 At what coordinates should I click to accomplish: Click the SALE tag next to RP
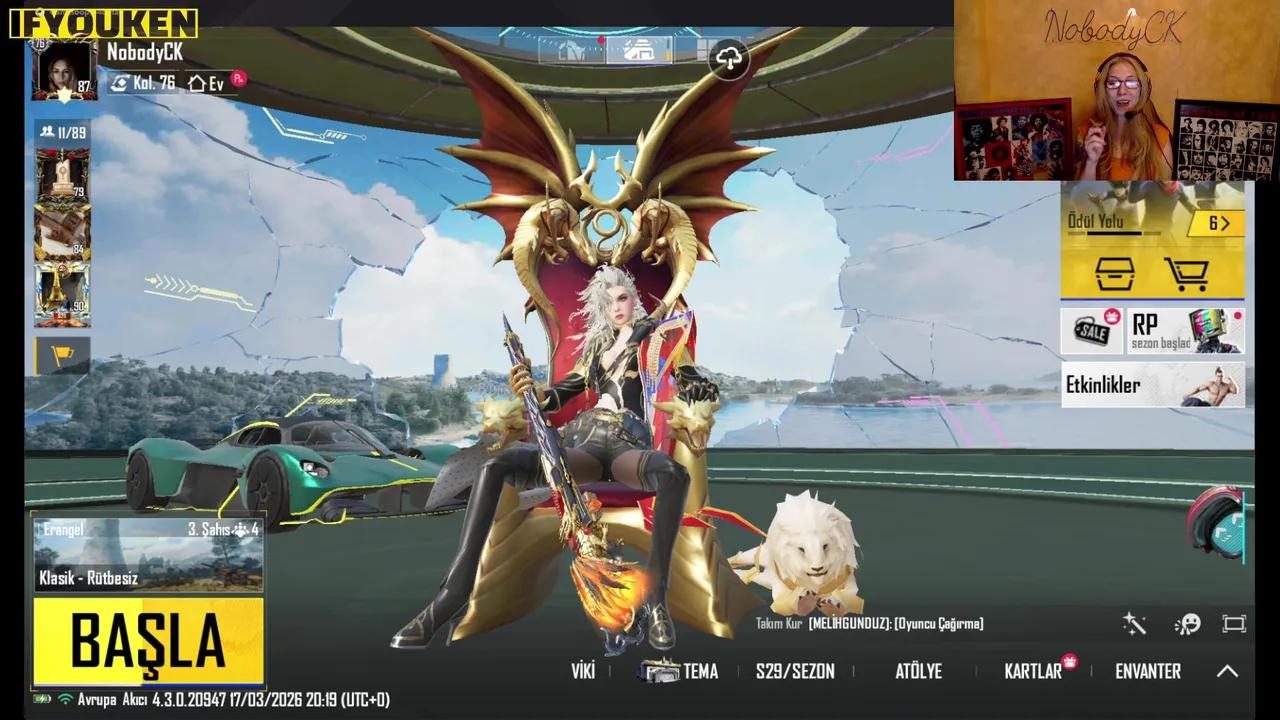[1091, 330]
